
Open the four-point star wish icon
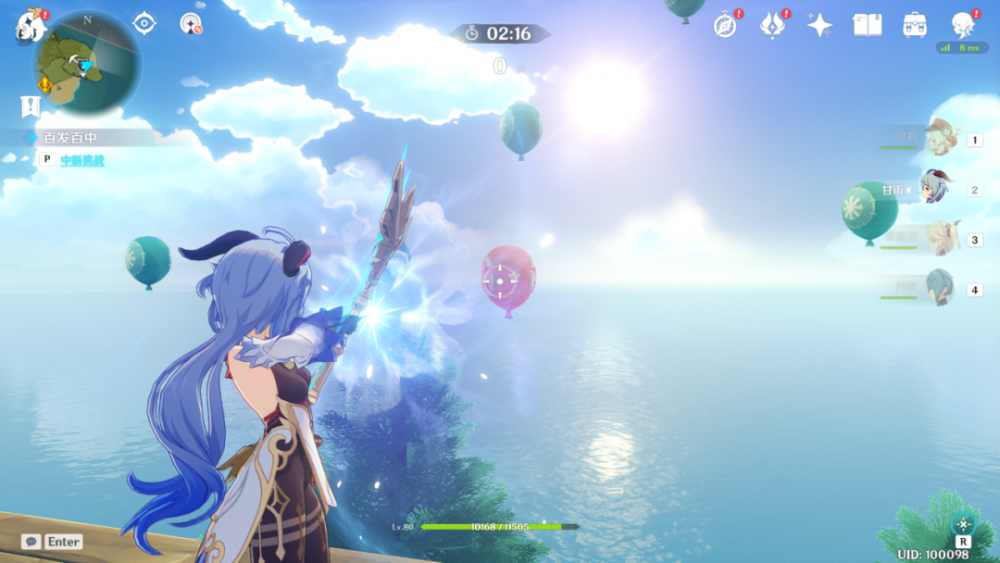click(x=820, y=25)
